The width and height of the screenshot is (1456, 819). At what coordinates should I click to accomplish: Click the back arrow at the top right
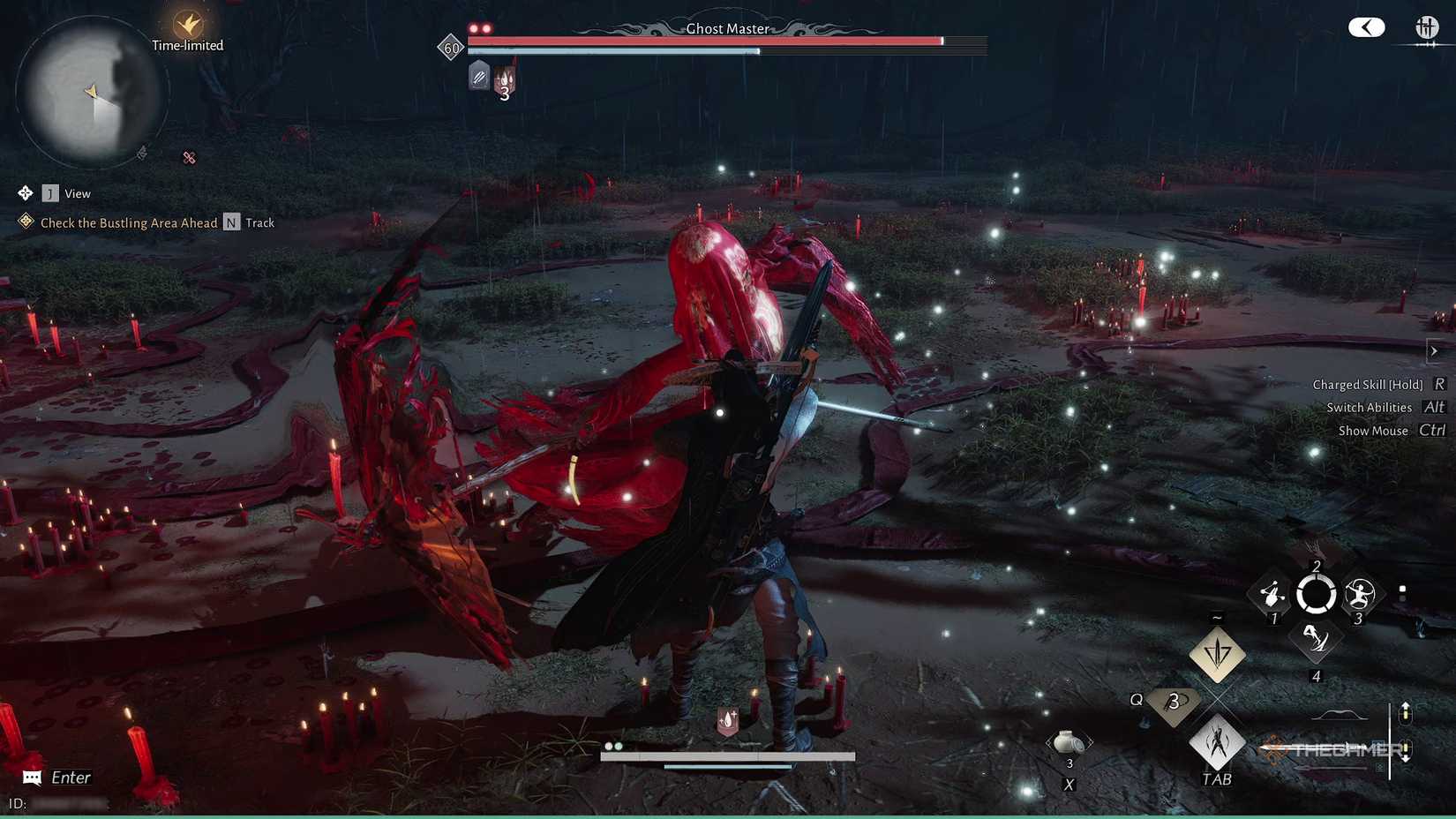click(x=1366, y=27)
